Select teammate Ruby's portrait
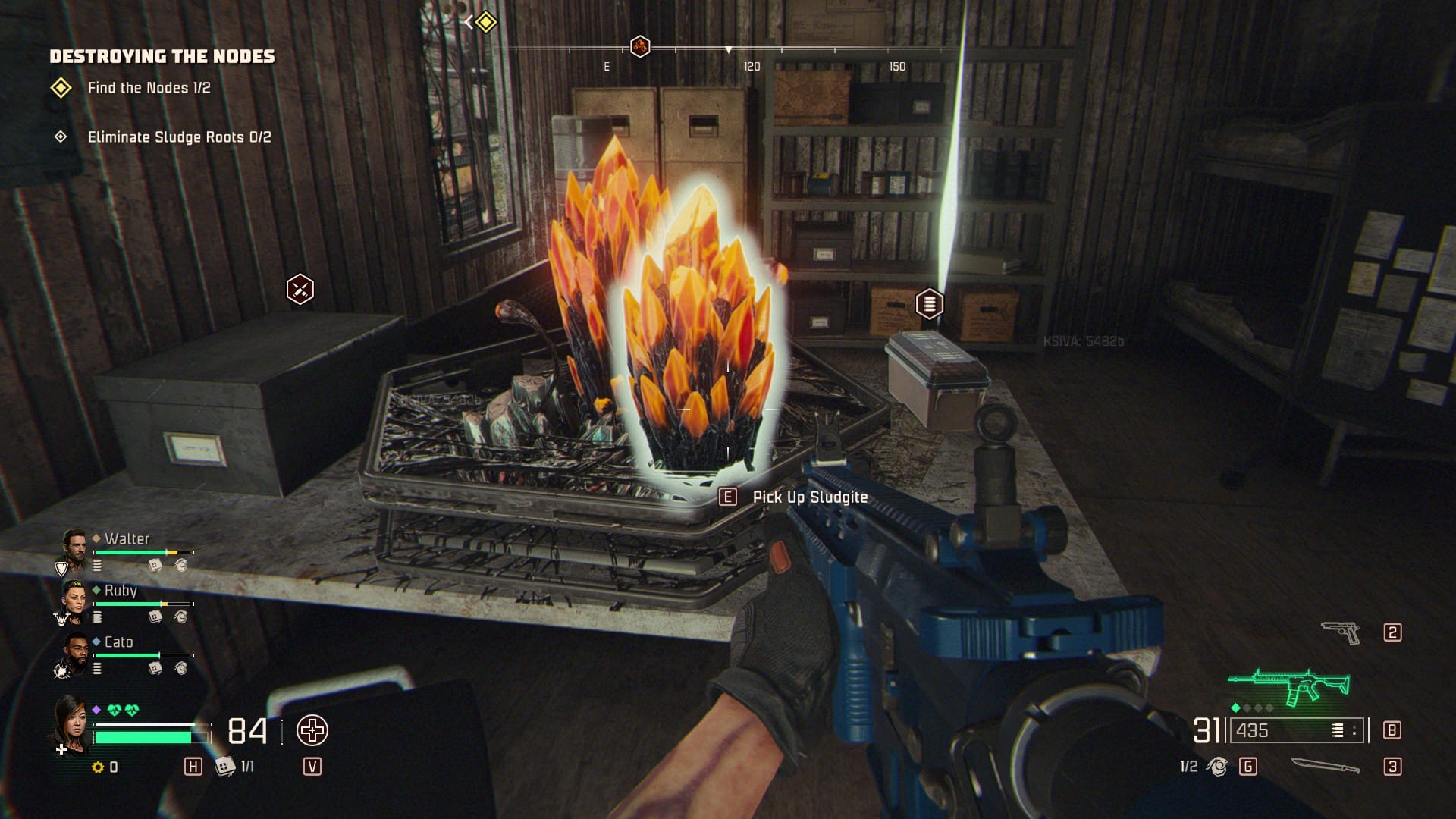 click(74, 599)
